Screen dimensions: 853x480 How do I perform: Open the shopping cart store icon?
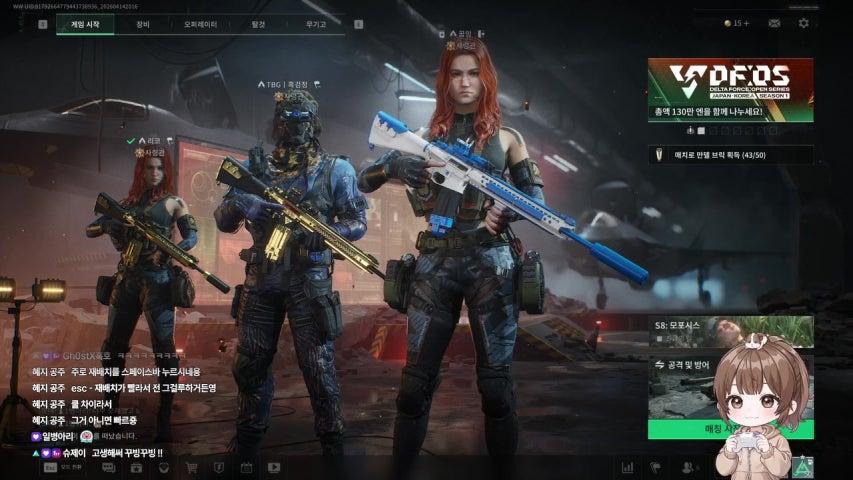pyautogui.click(x=191, y=467)
